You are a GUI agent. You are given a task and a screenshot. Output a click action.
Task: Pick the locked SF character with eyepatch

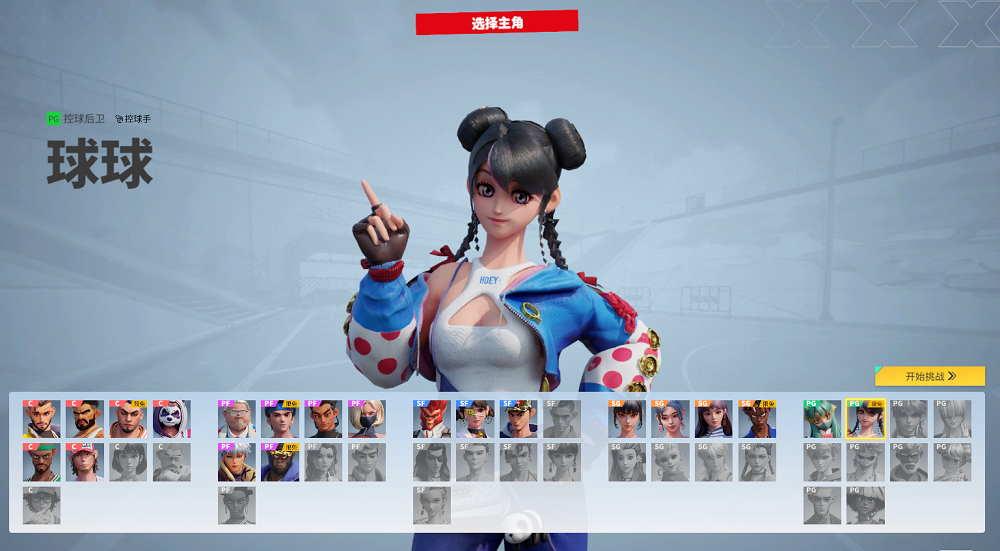tap(431, 462)
